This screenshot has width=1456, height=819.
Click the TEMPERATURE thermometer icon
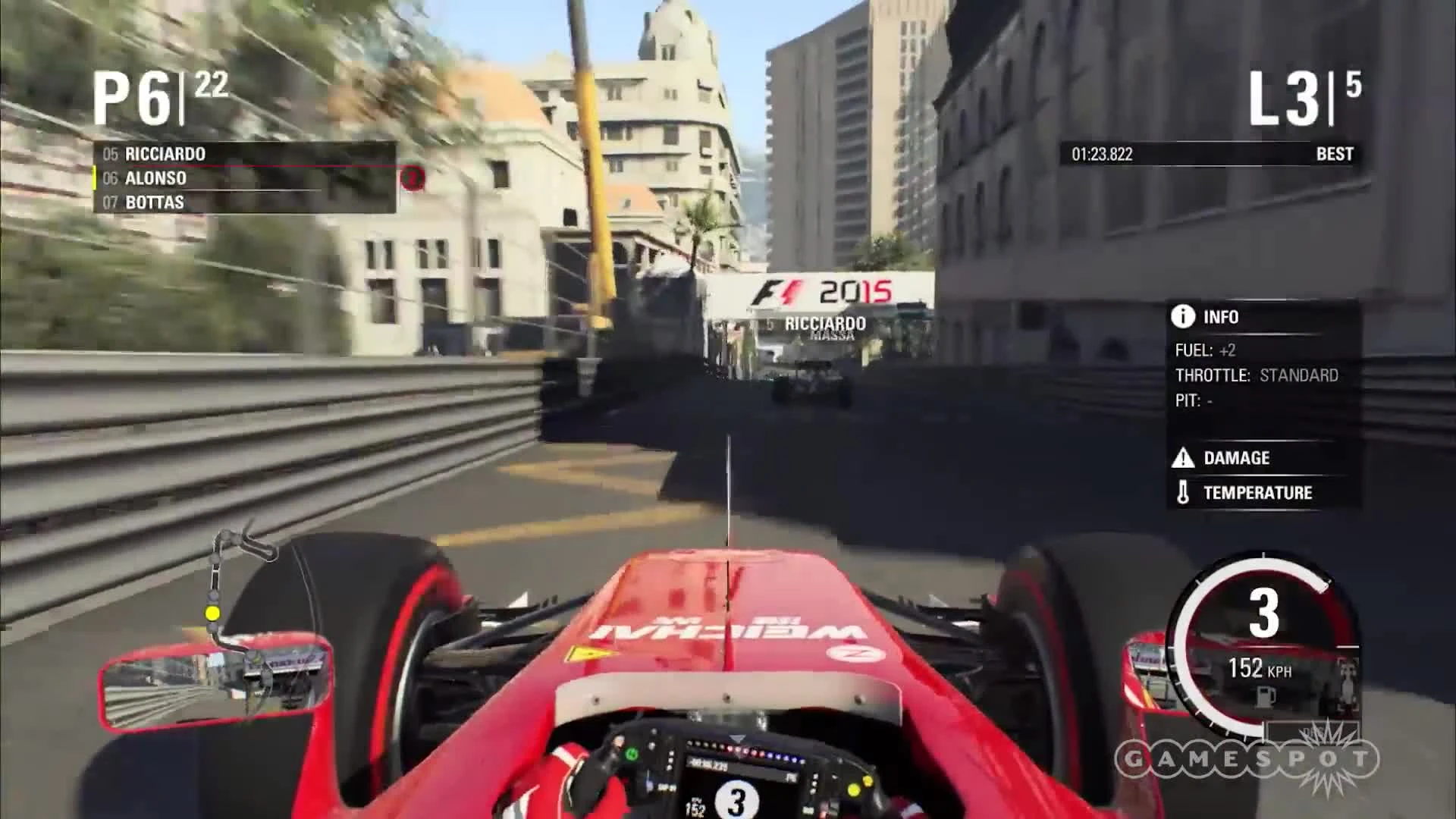pos(1183,492)
